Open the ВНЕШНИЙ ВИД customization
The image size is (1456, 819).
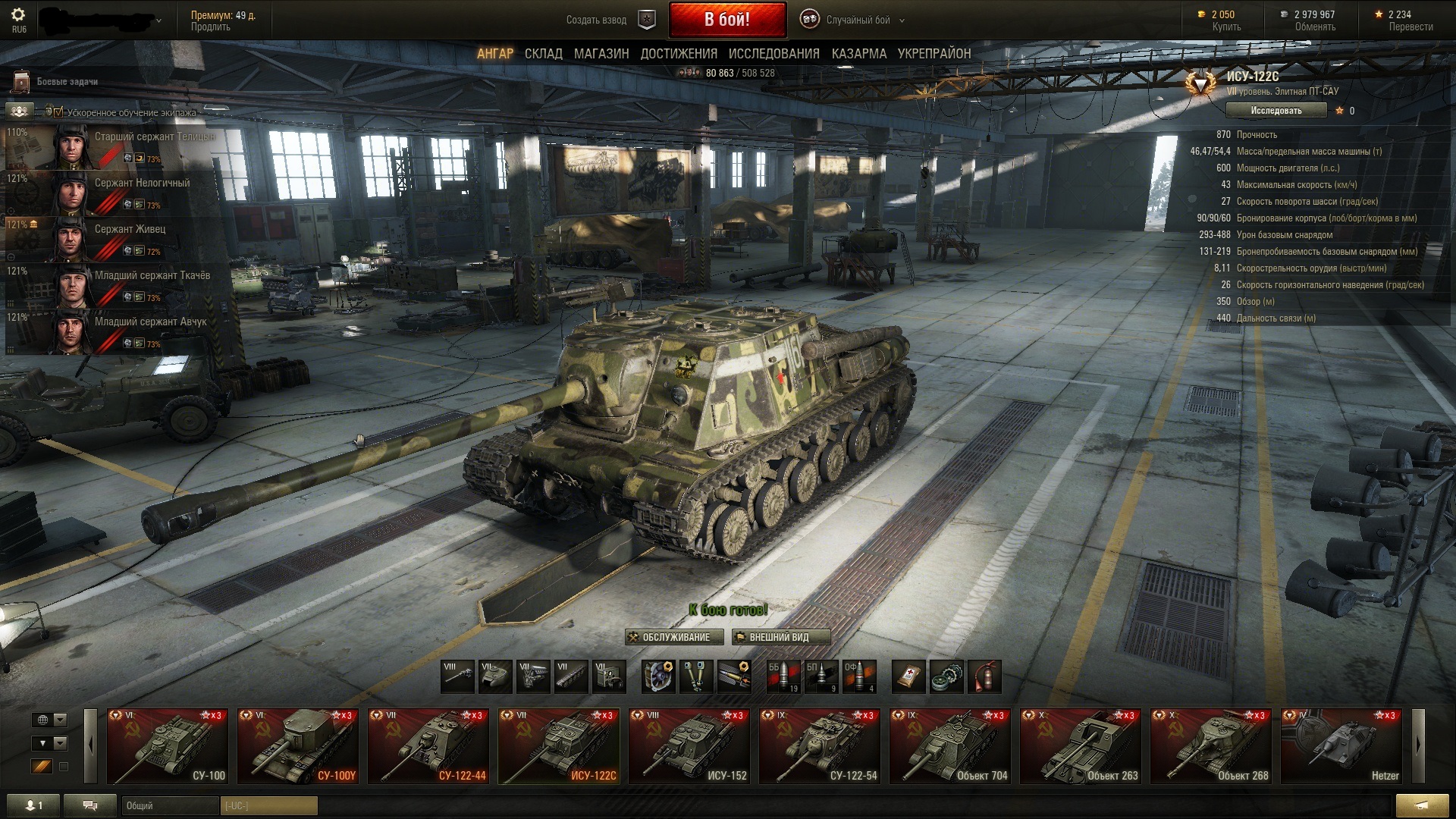[780, 637]
